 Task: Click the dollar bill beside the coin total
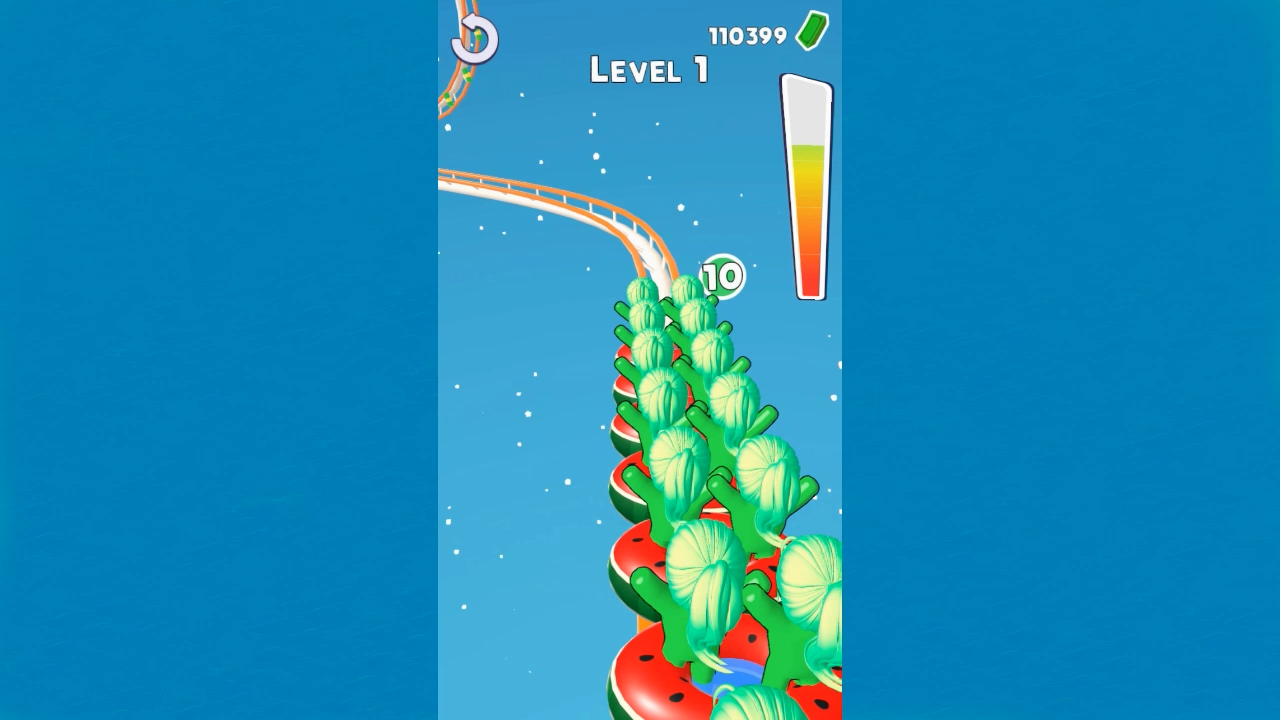pos(810,29)
